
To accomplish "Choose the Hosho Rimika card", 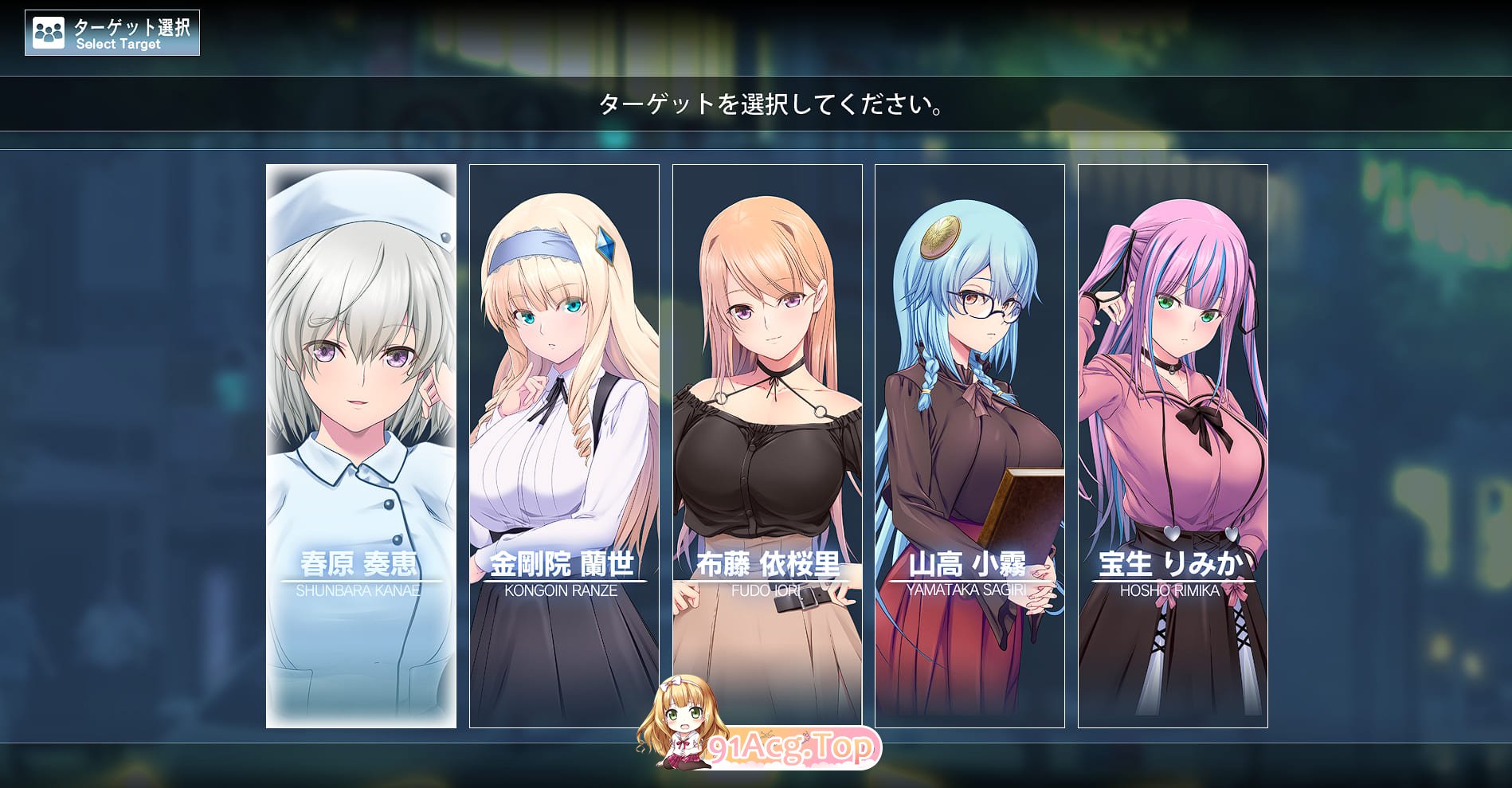I will pyautogui.click(x=1173, y=445).
